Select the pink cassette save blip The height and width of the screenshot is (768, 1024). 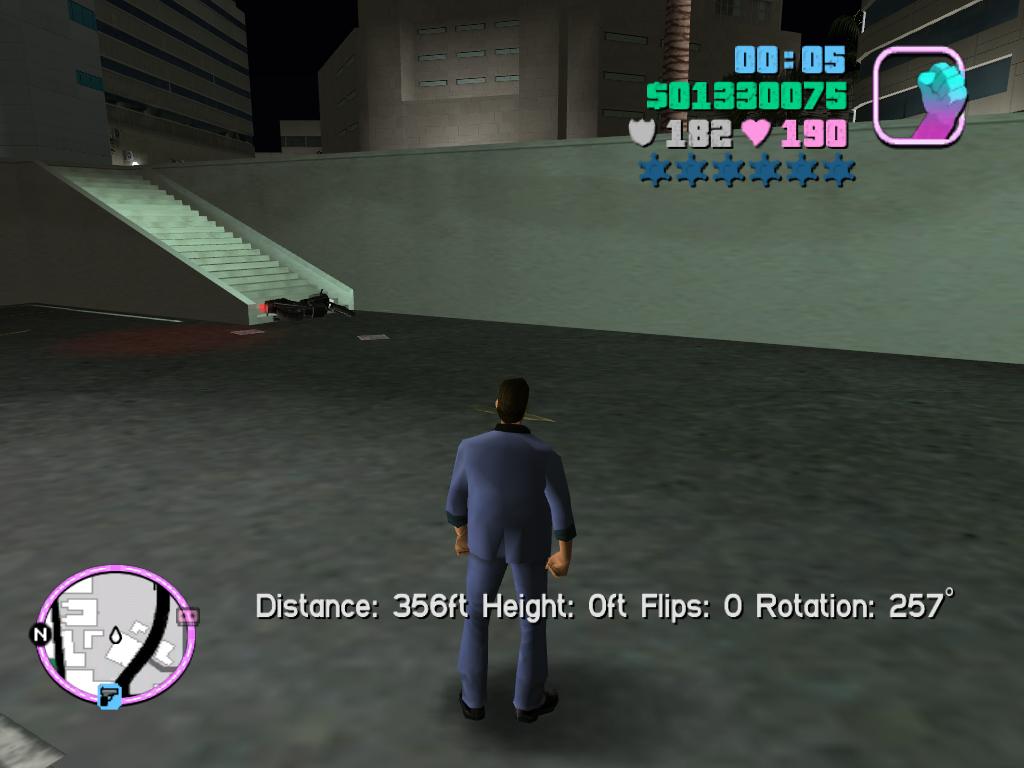187,616
